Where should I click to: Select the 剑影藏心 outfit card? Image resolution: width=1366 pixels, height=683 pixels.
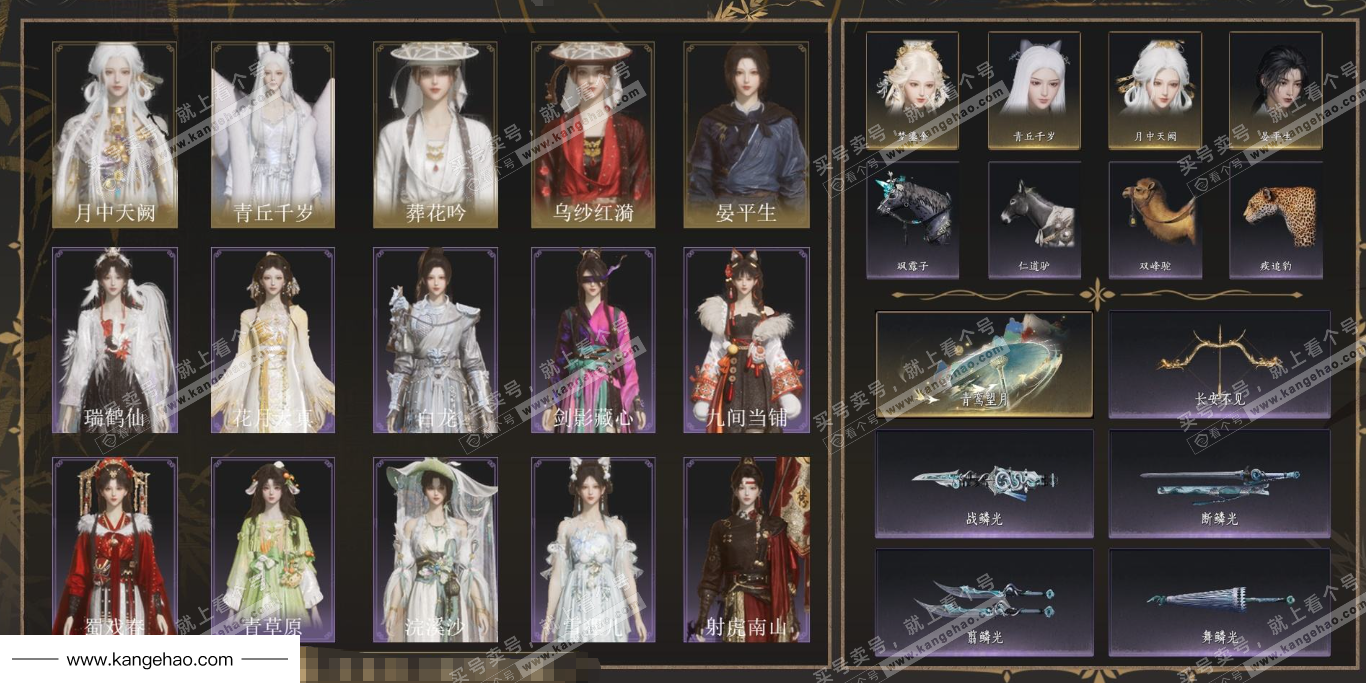(x=593, y=340)
